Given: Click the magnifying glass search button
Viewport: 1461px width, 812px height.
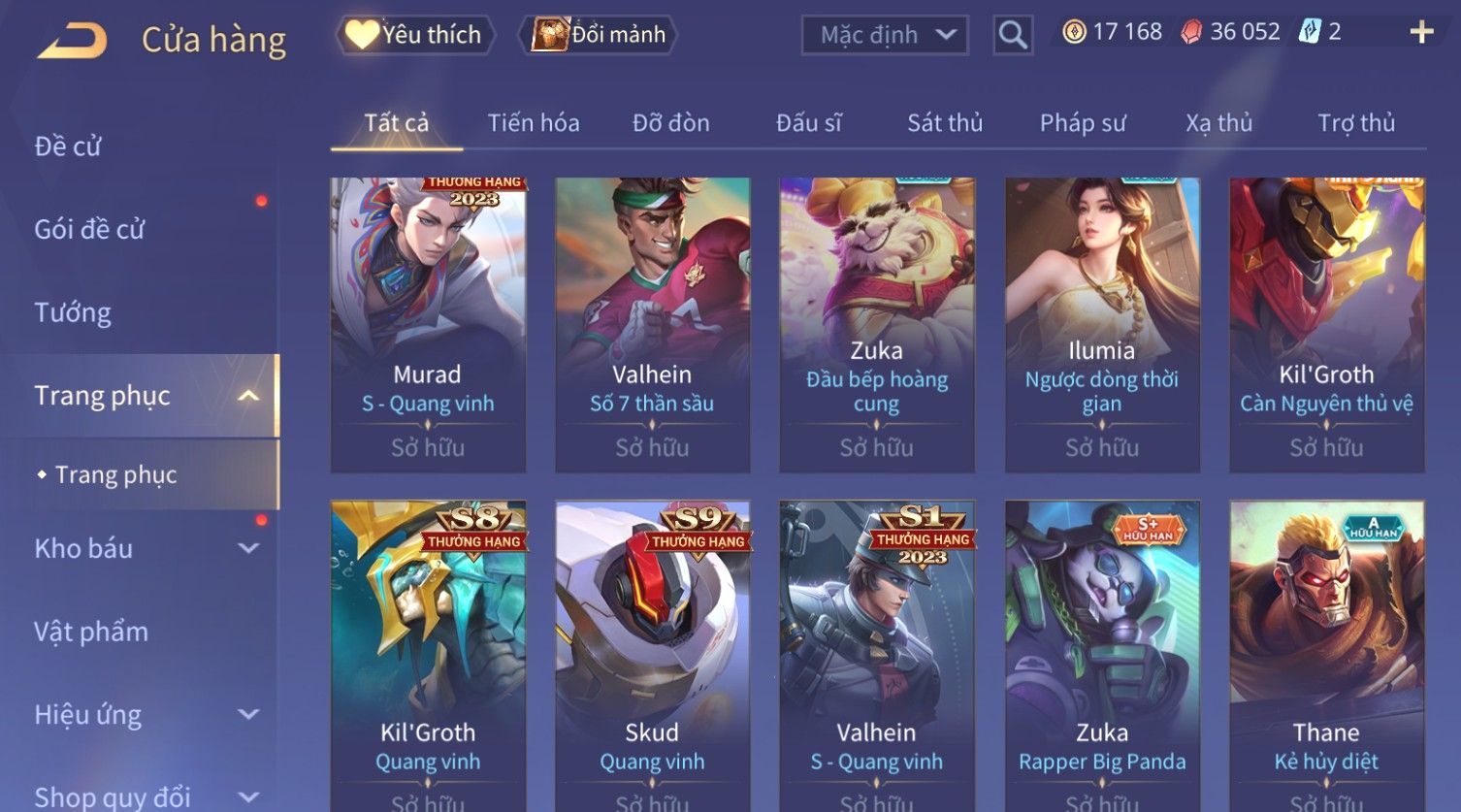Looking at the screenshot, I should tap(1013, 35).
